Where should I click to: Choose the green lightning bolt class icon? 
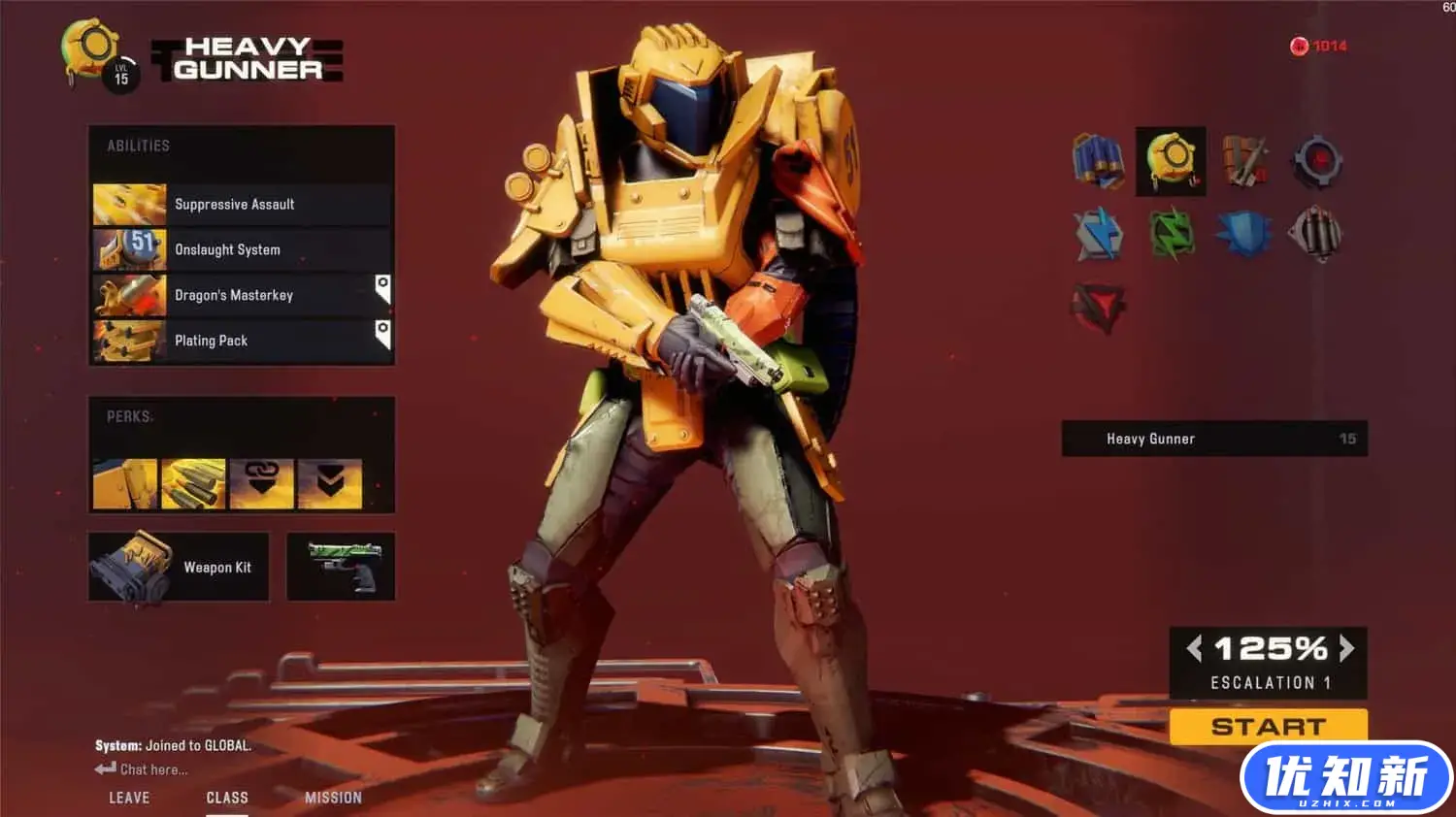pyautogui.click(x=1172, y=234)
